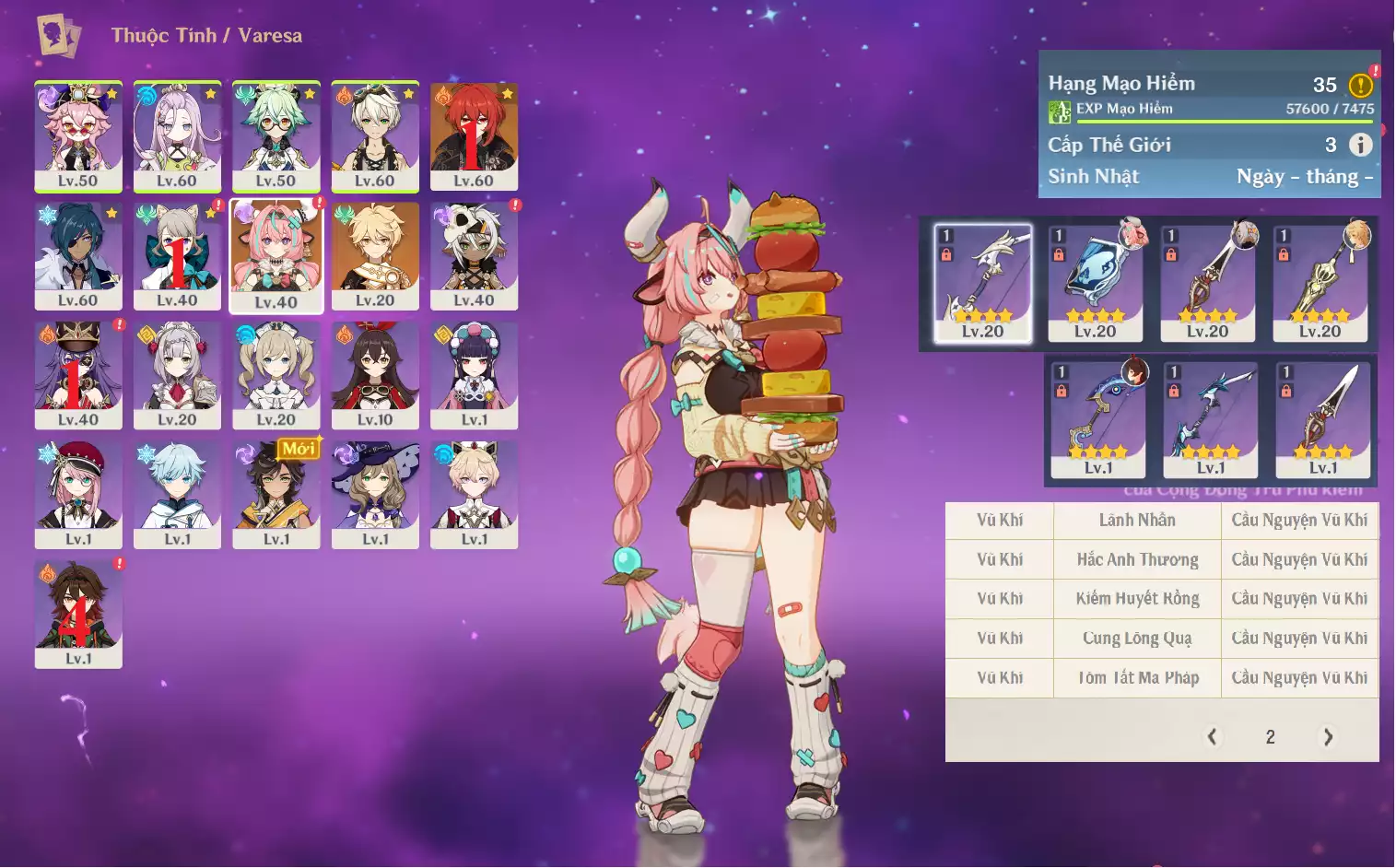Image resolution: width=1396 pixels, height=868 pixels.
Task: Go to the next weapon list page
Action: 1328,736
